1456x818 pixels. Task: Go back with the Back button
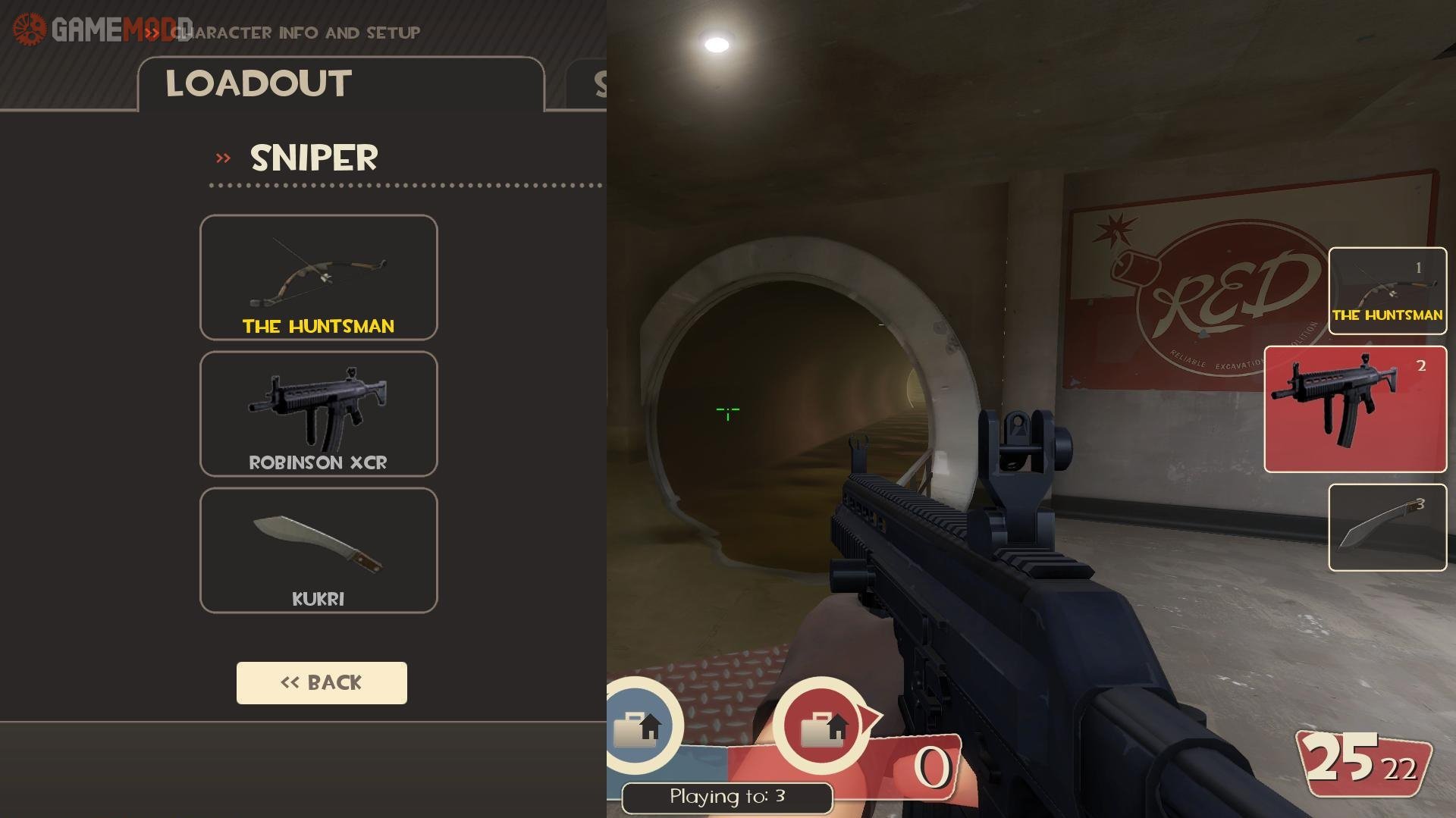(x=322, y=683)
